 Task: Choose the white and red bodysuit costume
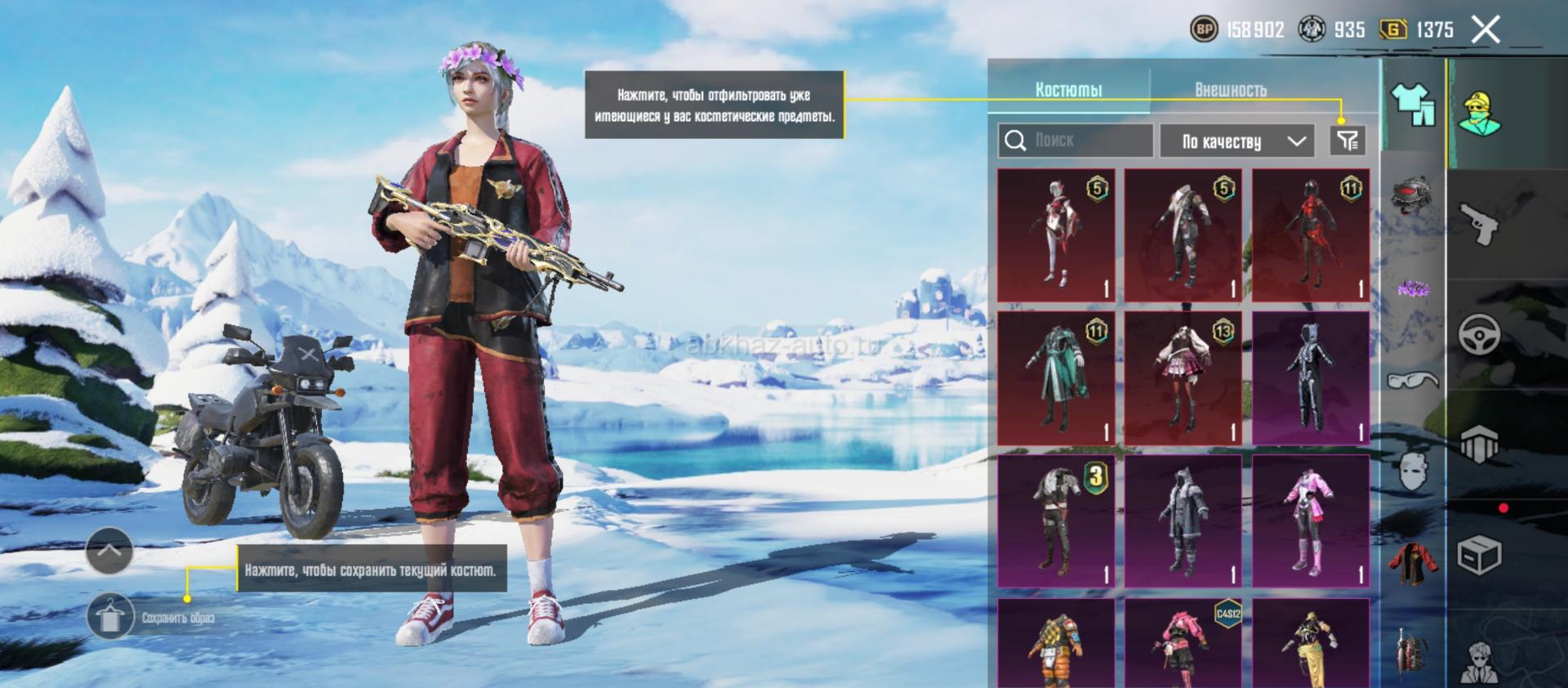coord(1056,235)
